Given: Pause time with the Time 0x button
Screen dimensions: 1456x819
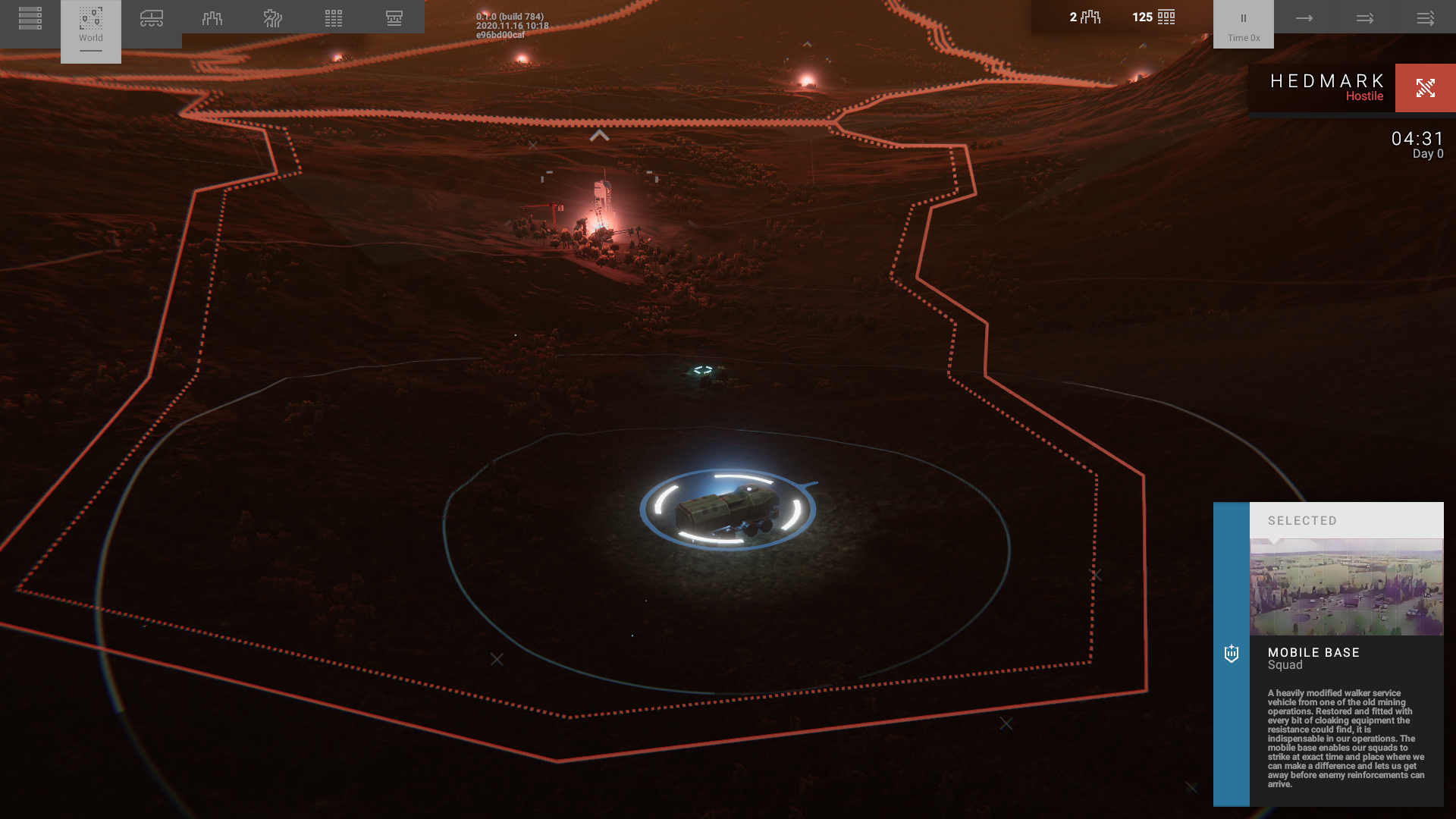Looking at the screenshot, I should tap(1244, 24).
